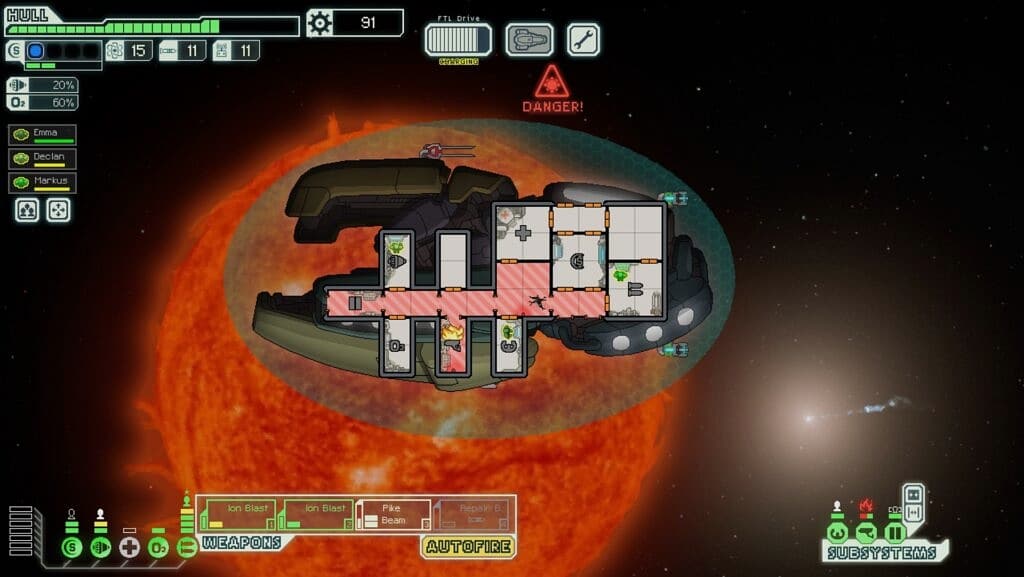Screen dimensions: 1024x577
Task: Toggle the Autofire button
Action: (468, 546)
